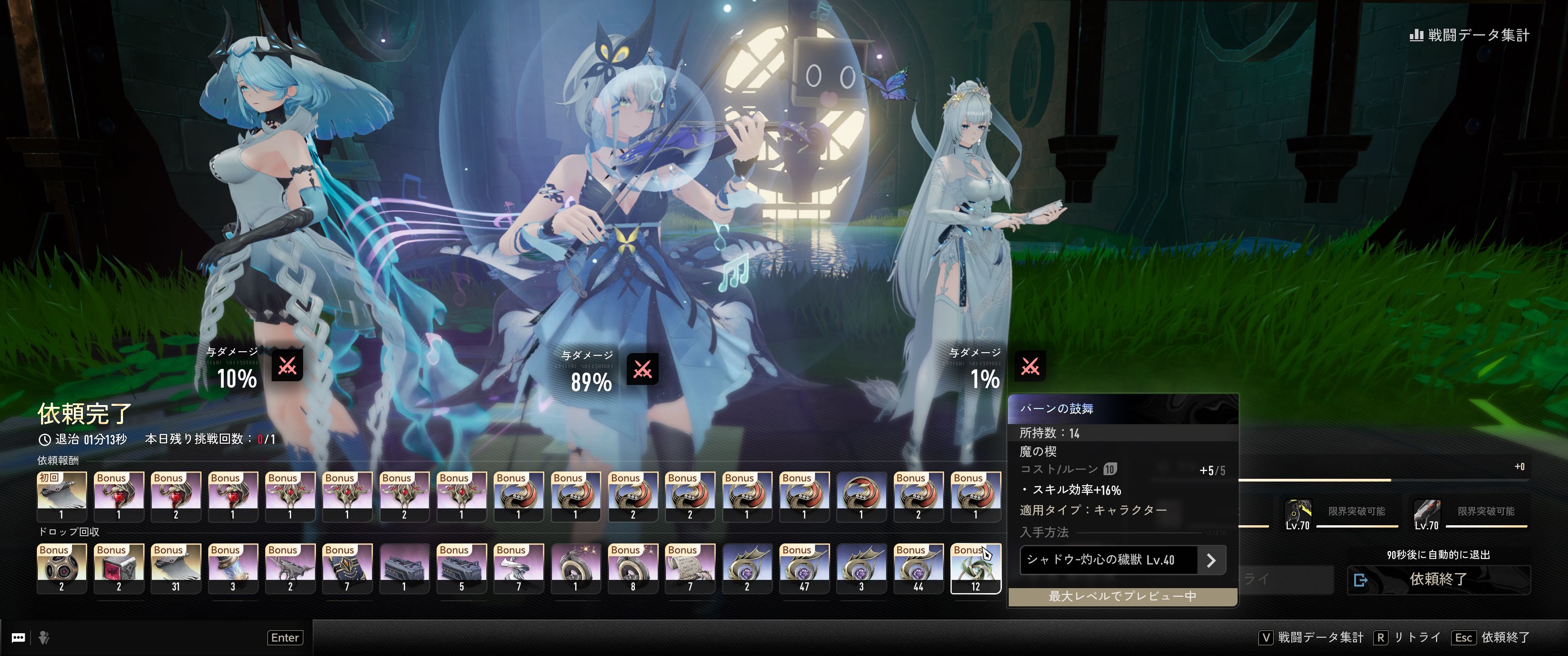Select the glass vial drop item
Viewport: 1568px width, 656px height.
point(232,568)
